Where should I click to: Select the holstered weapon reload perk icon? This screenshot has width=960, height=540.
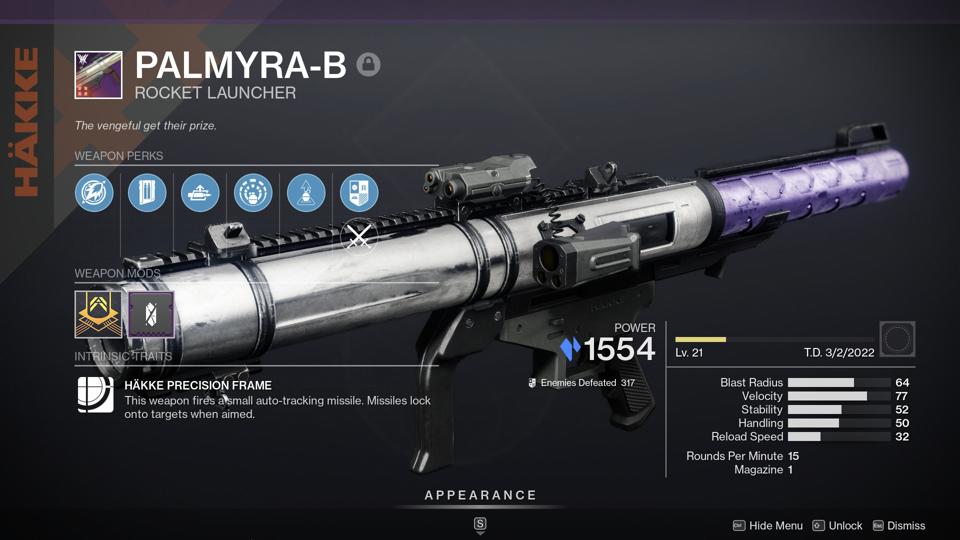pyautogui.click(x=200, y=193)
